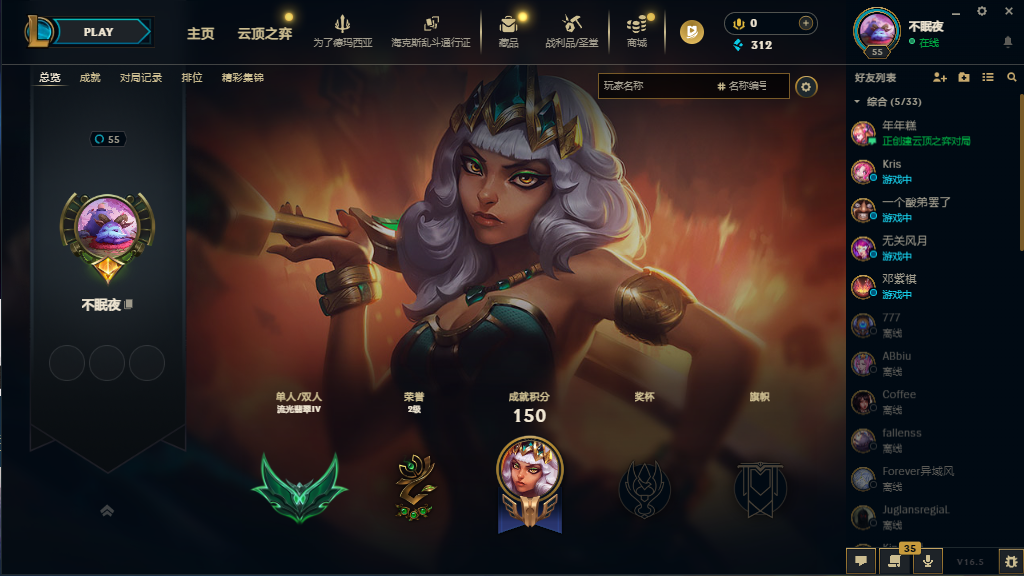Collapse the 综合 friends group
1024x576 pixels.
coord(857,102)
